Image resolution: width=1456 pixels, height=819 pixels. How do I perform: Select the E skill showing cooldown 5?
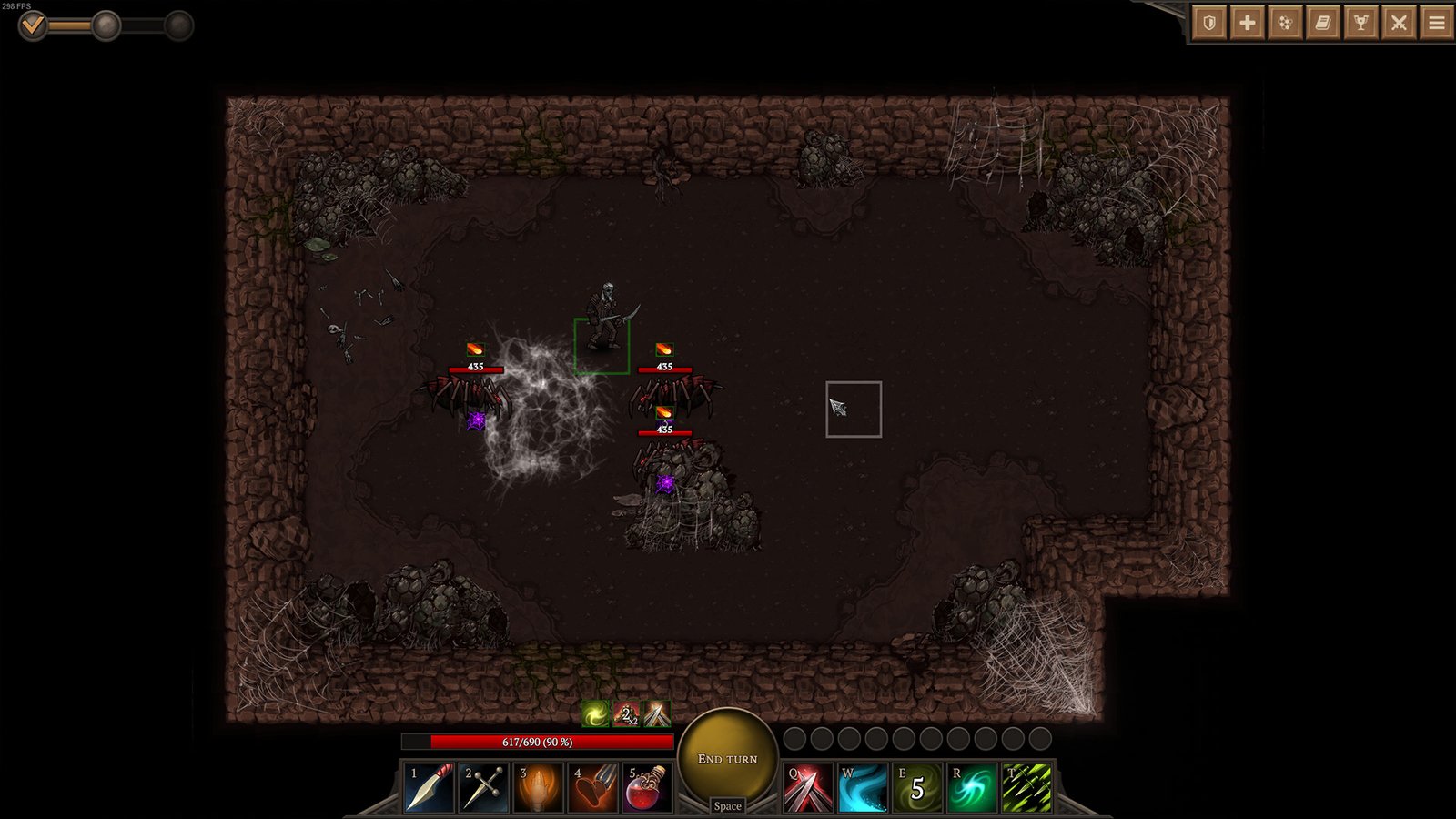(x=917, y=787)
